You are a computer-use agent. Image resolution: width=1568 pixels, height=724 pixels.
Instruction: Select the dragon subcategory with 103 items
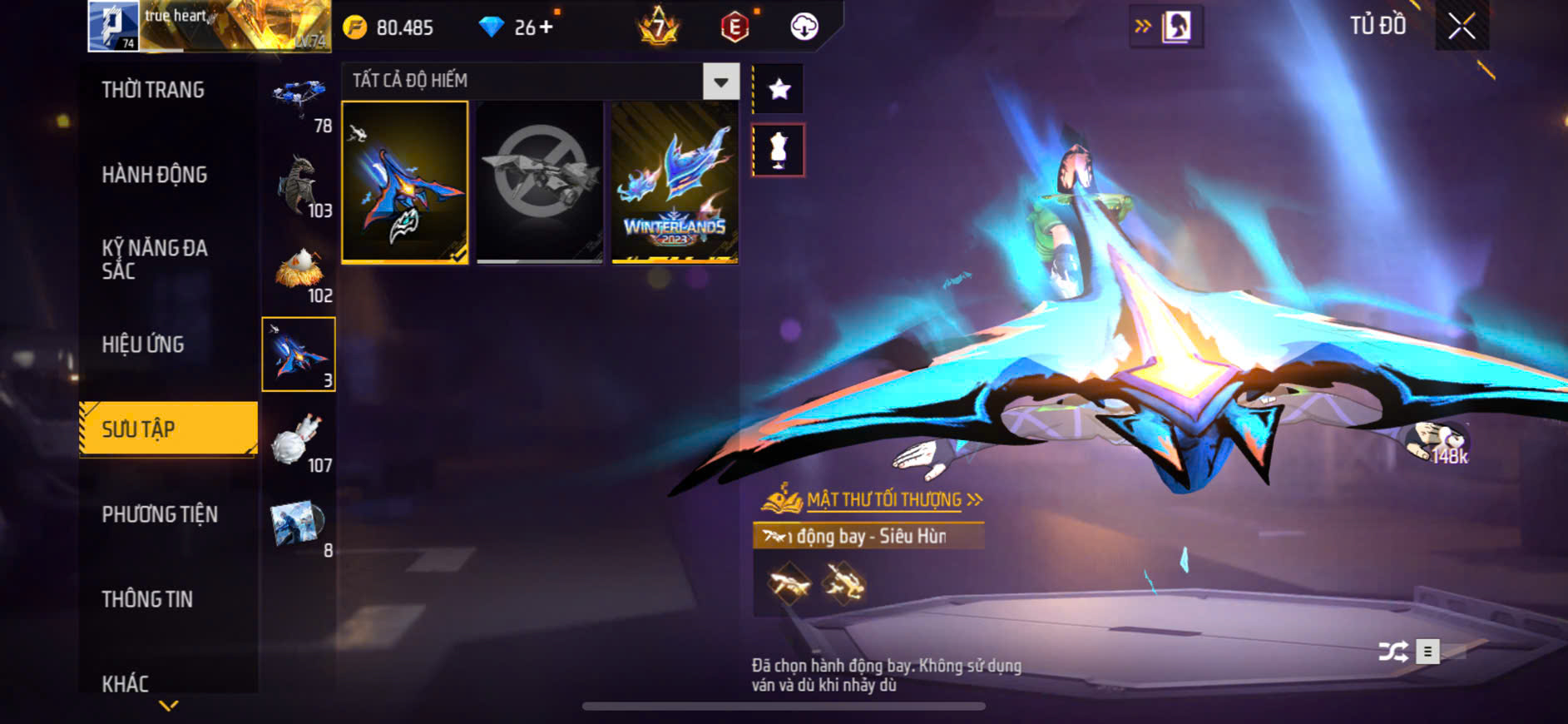coord(299,186)
